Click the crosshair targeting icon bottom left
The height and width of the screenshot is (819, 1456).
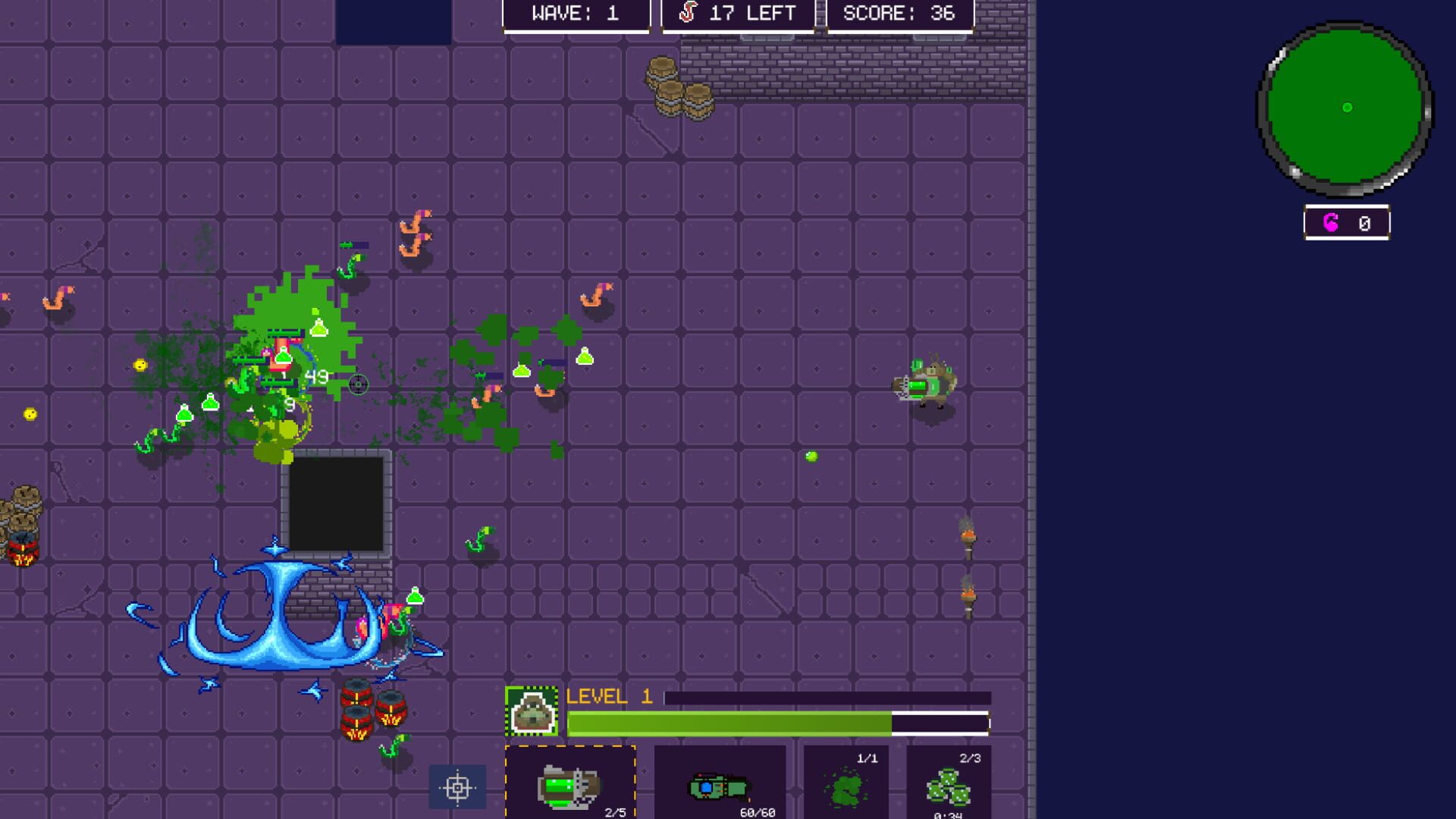457,787
